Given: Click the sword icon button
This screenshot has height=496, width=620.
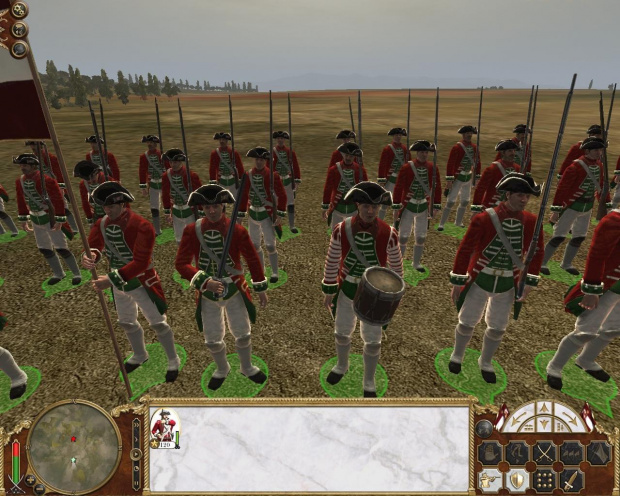Looking at the screenshot, I should pos(572,480).
